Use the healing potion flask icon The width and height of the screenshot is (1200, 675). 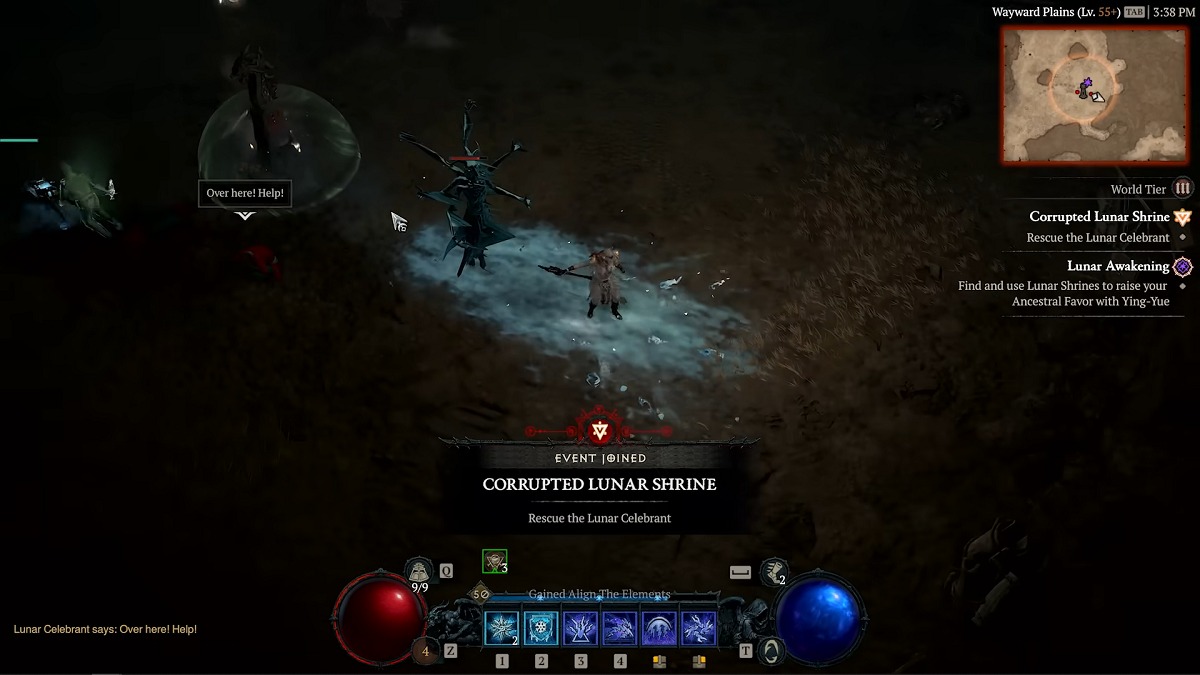tap(418, 572)
